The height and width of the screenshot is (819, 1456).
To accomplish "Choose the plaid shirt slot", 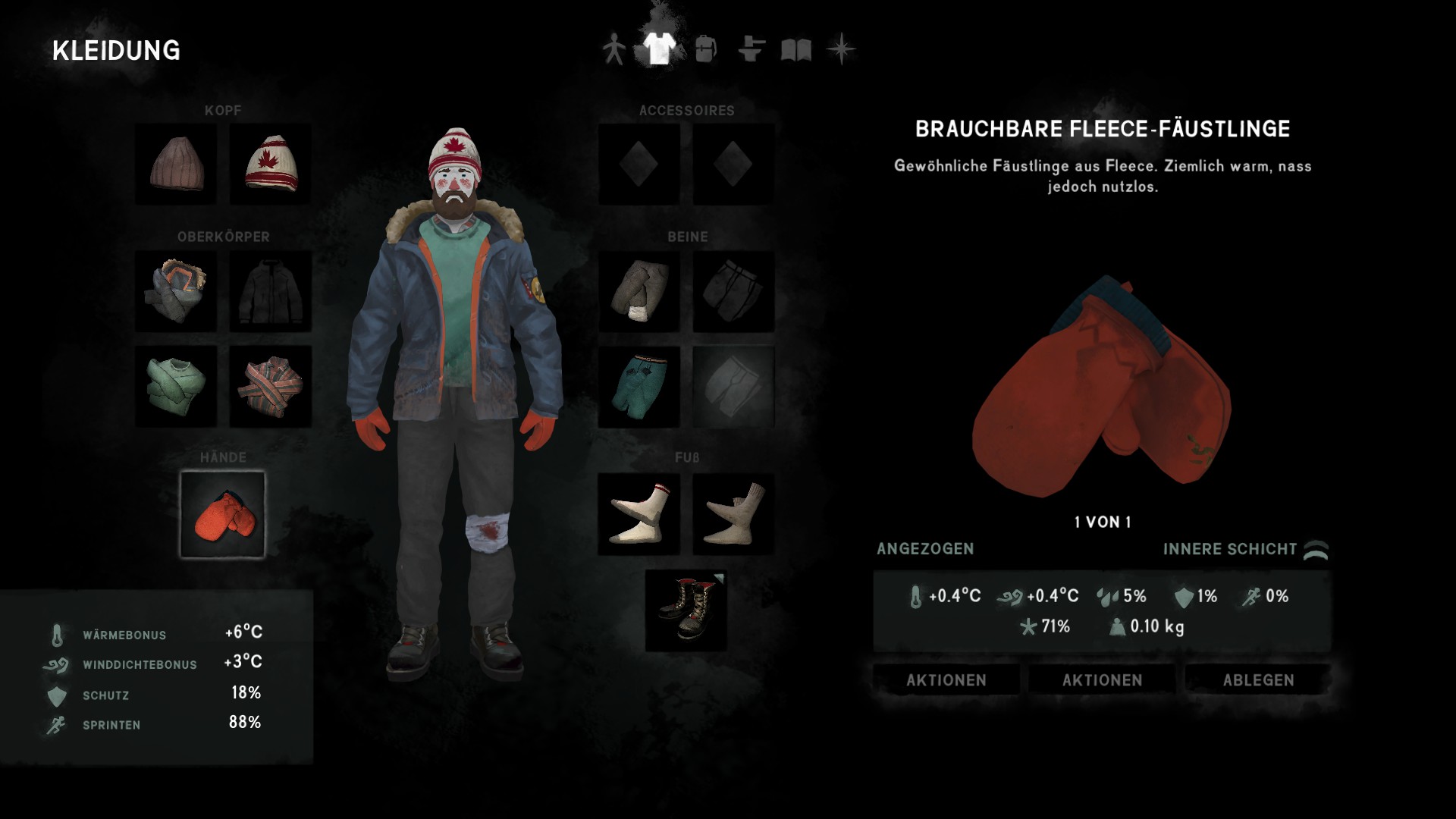I will pyautogui.click(x=270, y=386).
